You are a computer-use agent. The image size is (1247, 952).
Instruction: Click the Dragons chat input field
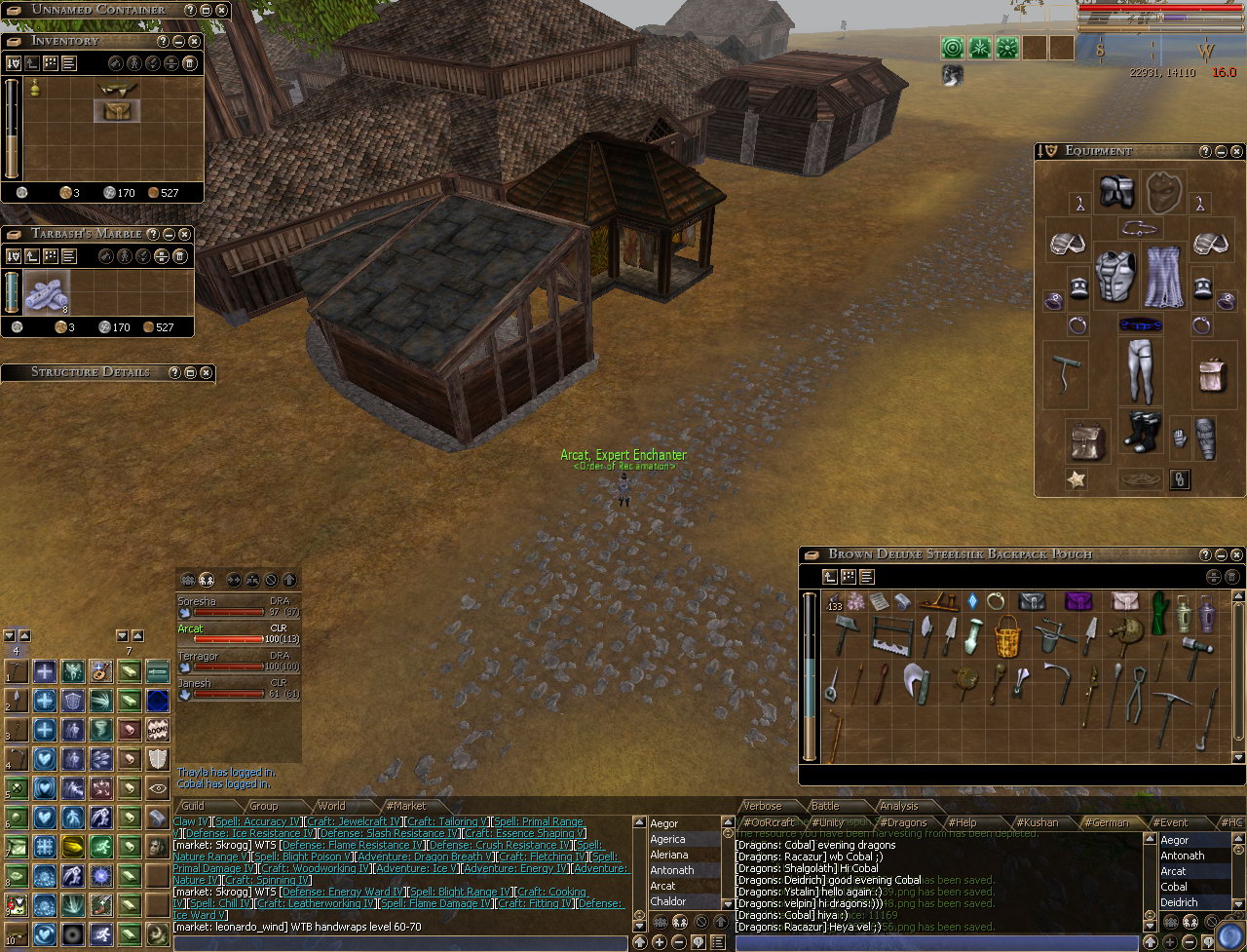point(935,943)
